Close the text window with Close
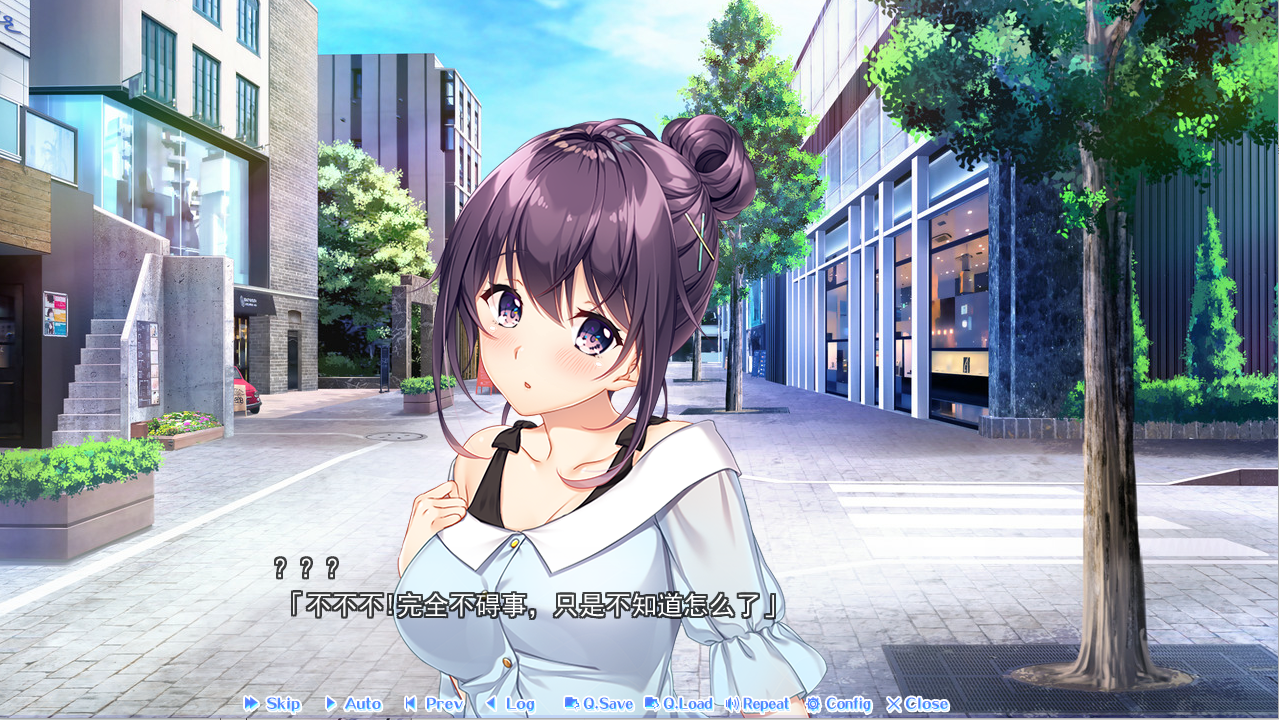 click(x=917, y=704)
